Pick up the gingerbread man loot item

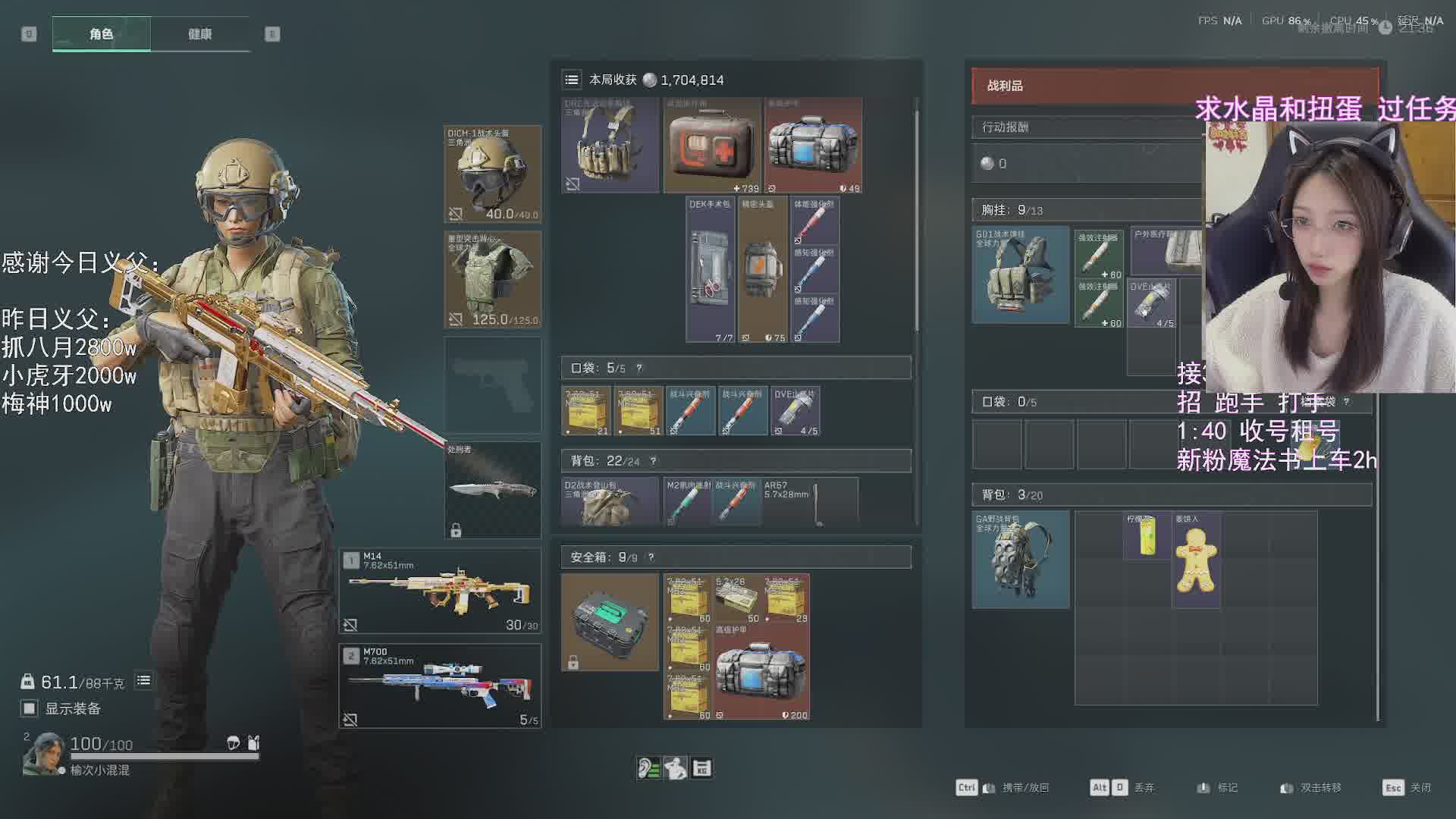[x=1196, y=560]
